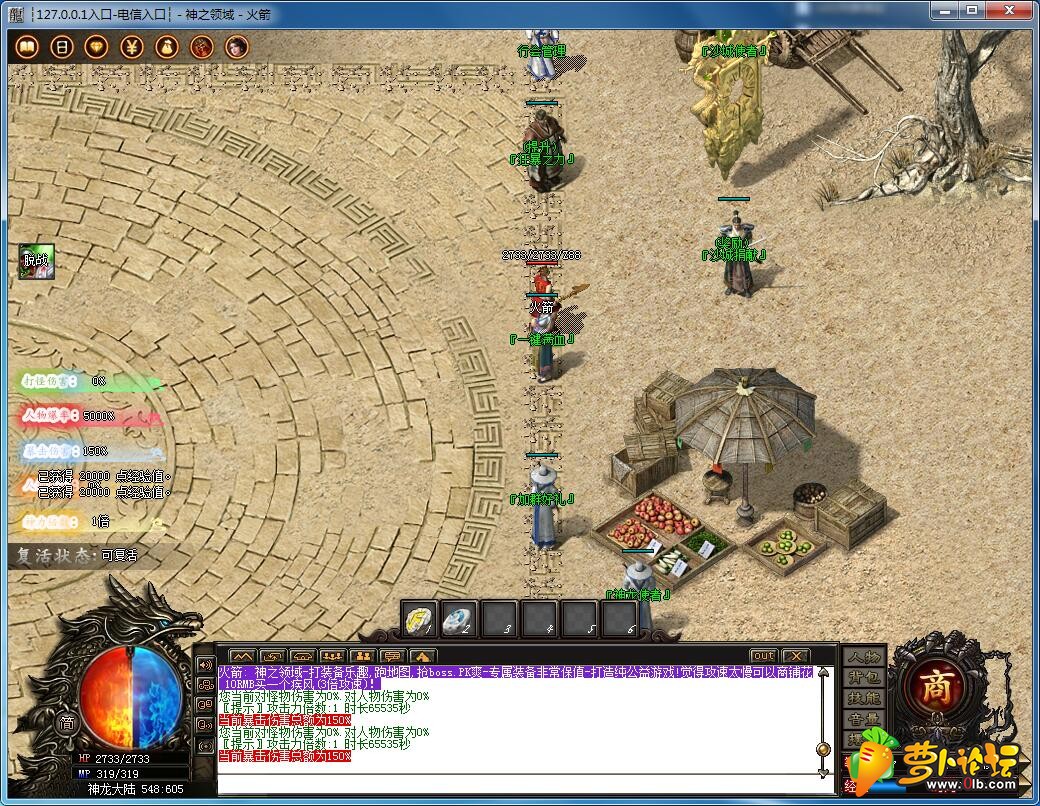1040x806 pixels.
Task: Click the female portrait icon in the top bar
Action: (236, 47)
